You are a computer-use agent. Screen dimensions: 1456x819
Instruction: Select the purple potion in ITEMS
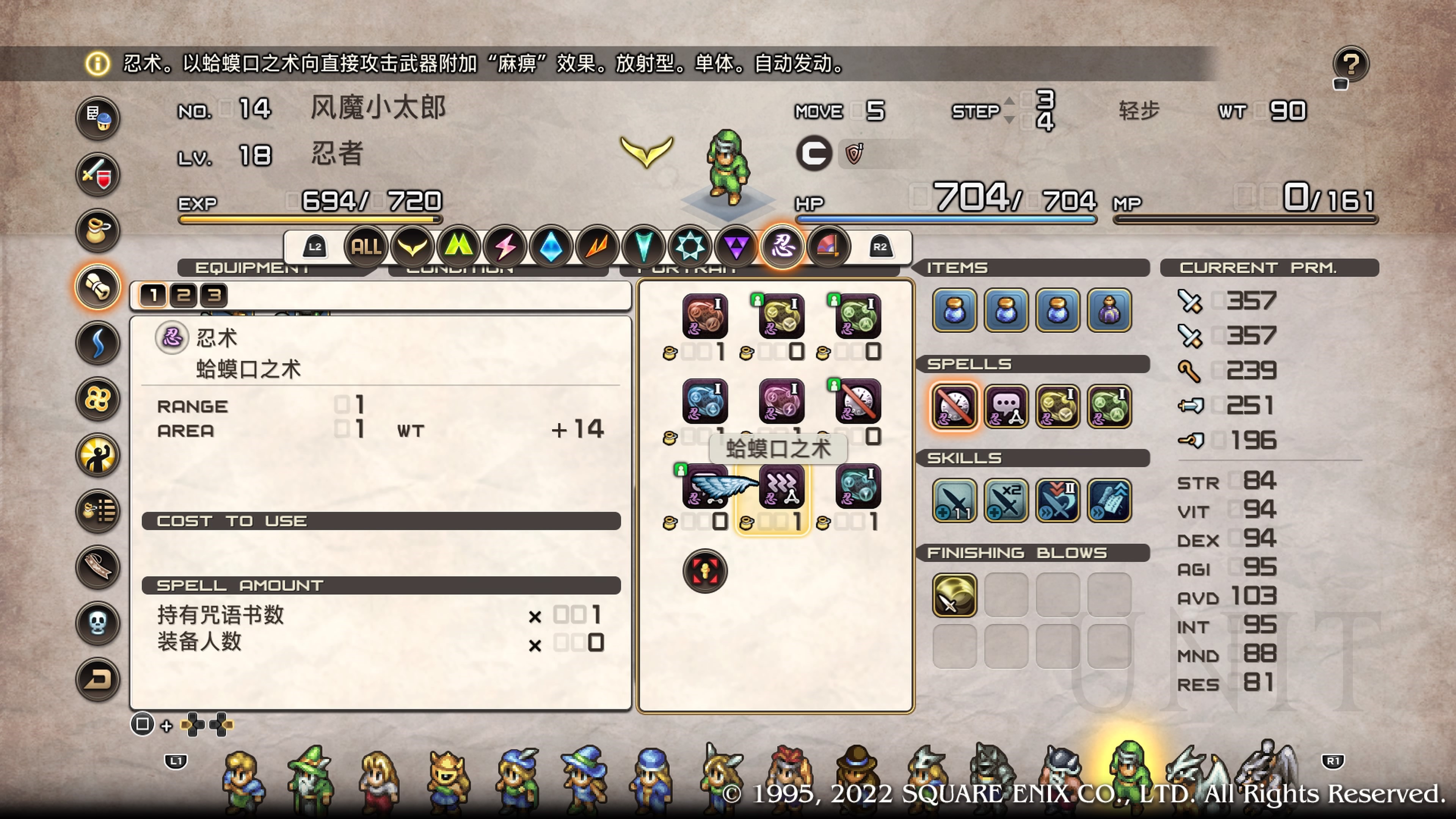click(x=1109, y=310)
